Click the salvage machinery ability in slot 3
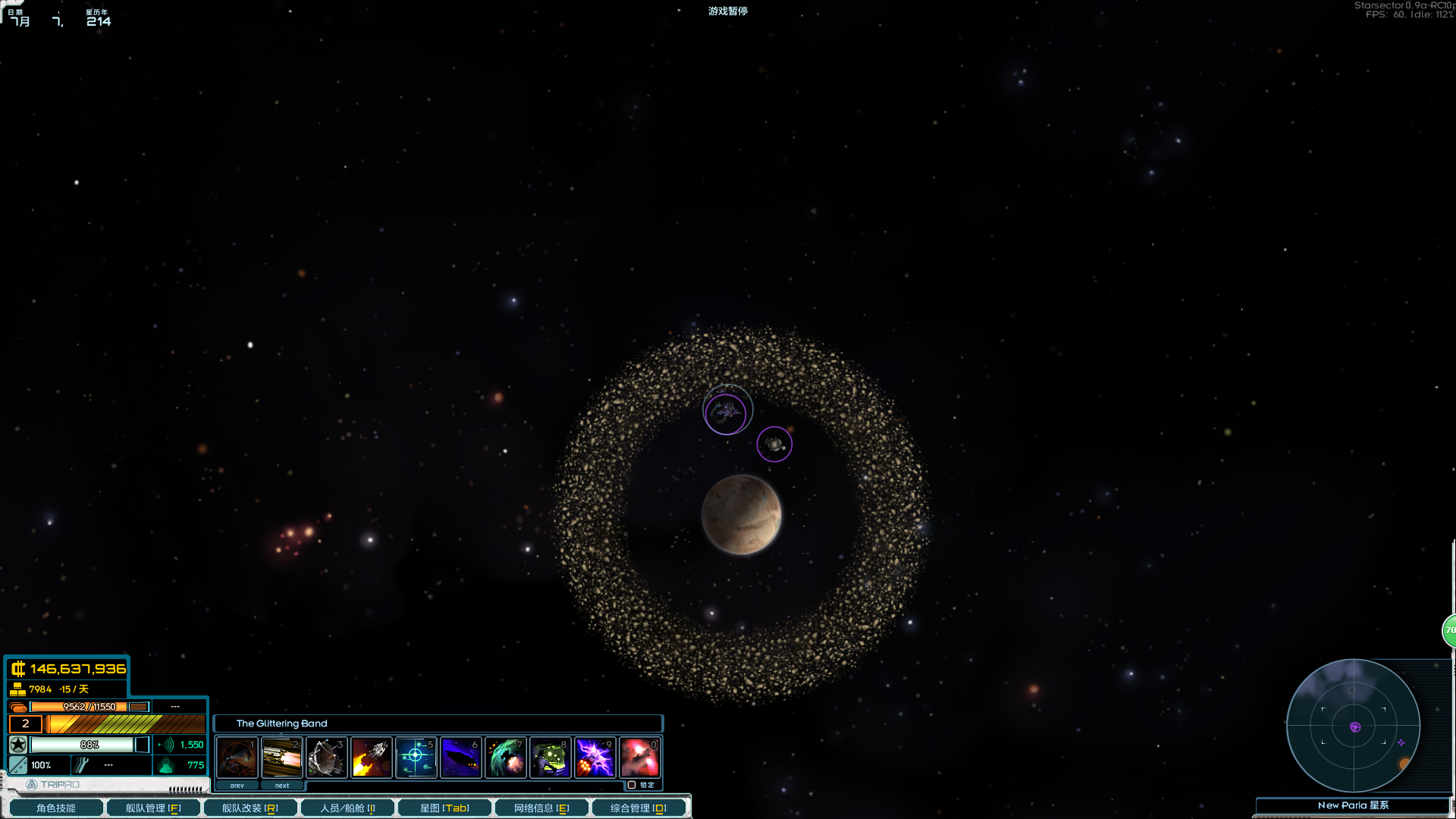This screenshot has width=1456, height=819. point(326,757)
